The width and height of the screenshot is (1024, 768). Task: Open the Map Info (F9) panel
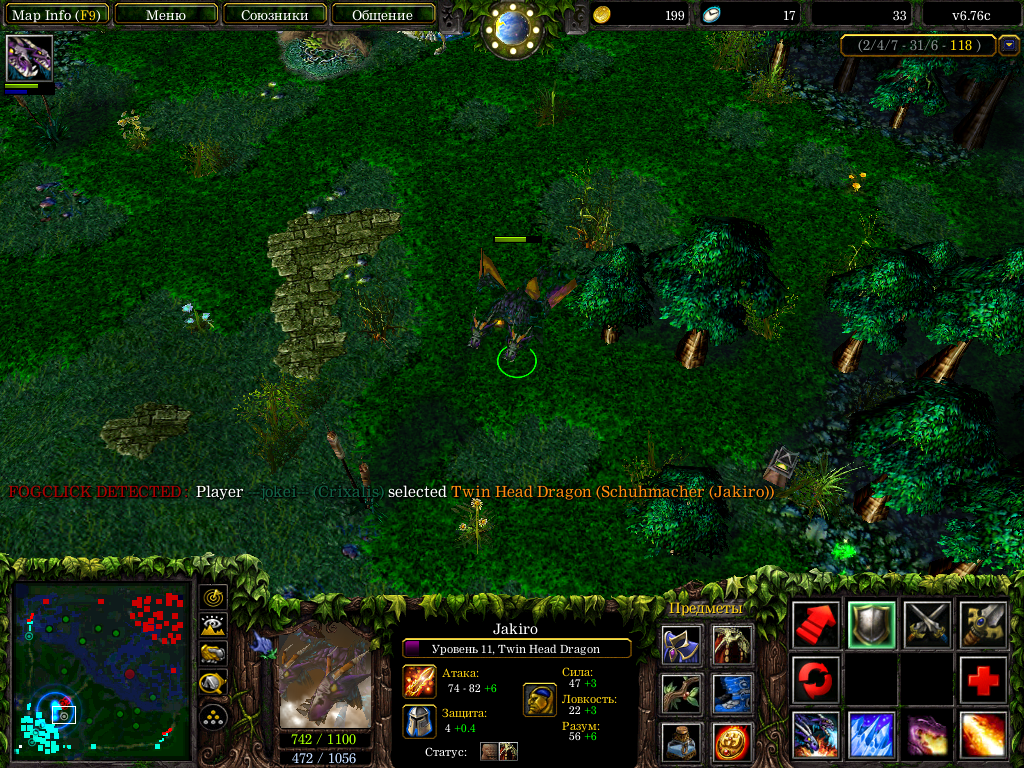coord(56,15)
